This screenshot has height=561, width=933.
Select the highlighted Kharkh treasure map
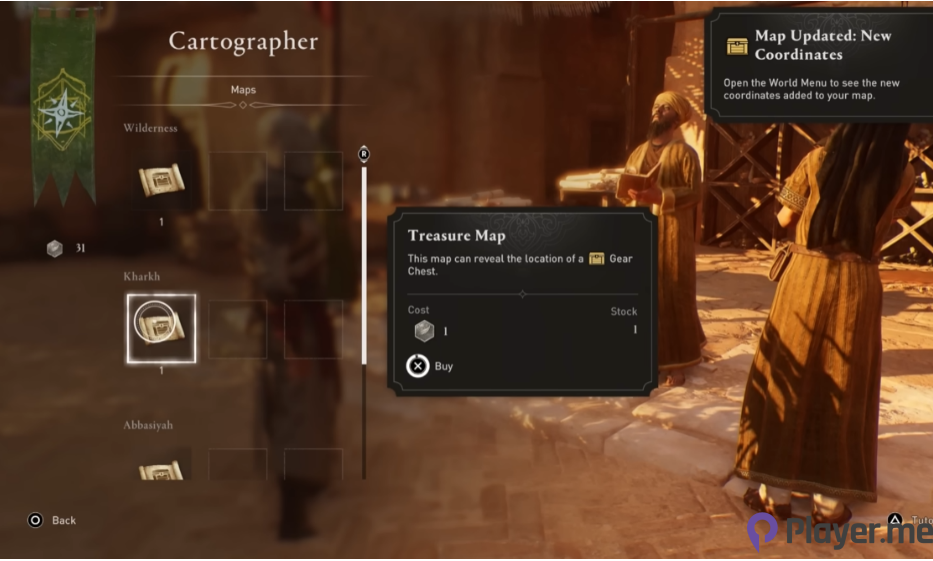pos(161,327)
